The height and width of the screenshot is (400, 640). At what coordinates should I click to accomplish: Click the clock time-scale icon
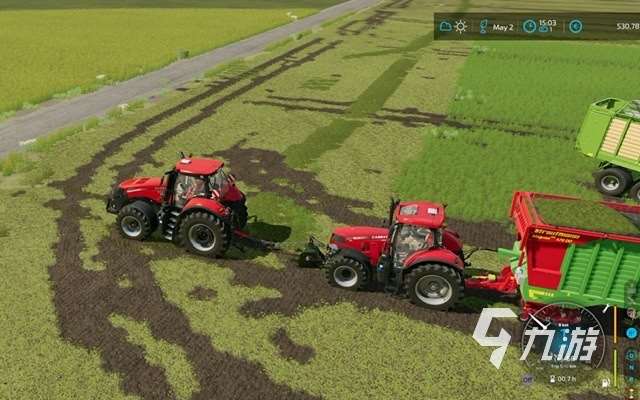coord(529,26)
